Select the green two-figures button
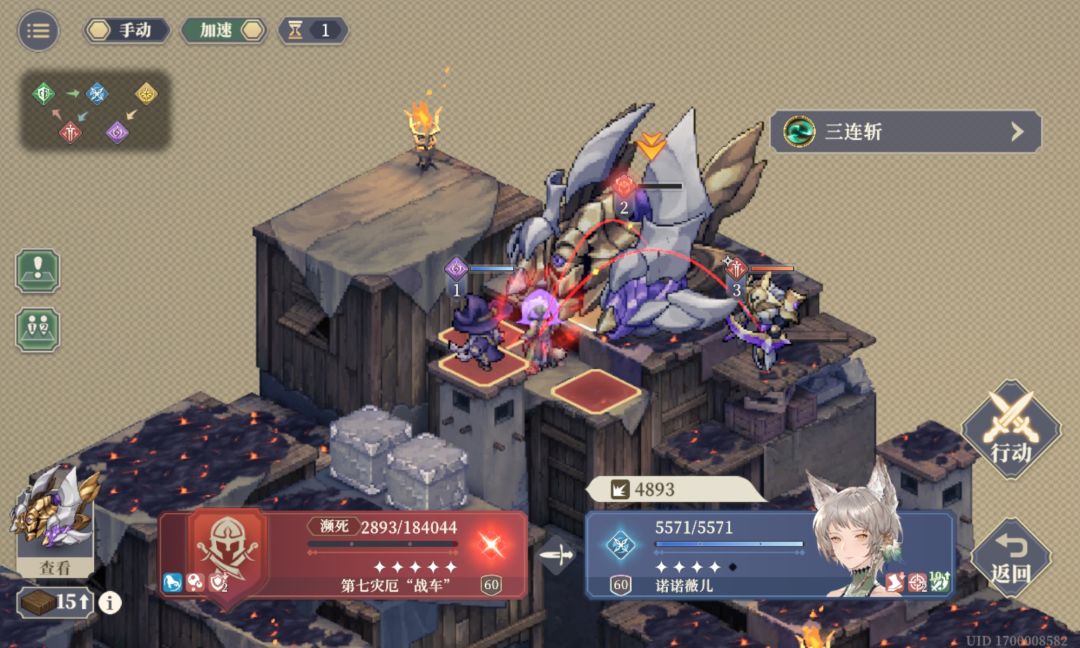The height and width of the screenshot is (648, 1080). 38,329
